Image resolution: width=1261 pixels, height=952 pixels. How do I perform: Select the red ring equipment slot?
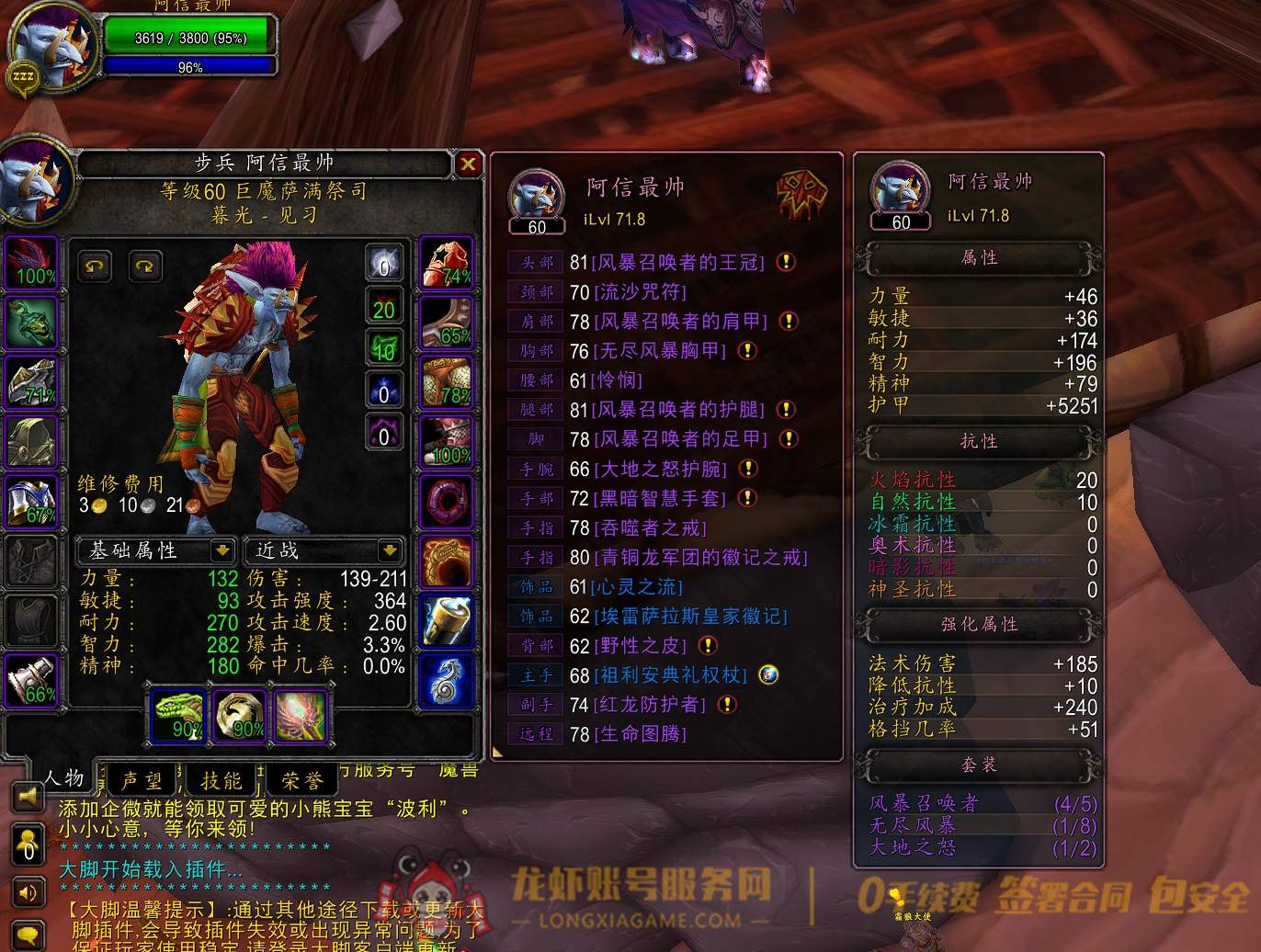point(447,502)
